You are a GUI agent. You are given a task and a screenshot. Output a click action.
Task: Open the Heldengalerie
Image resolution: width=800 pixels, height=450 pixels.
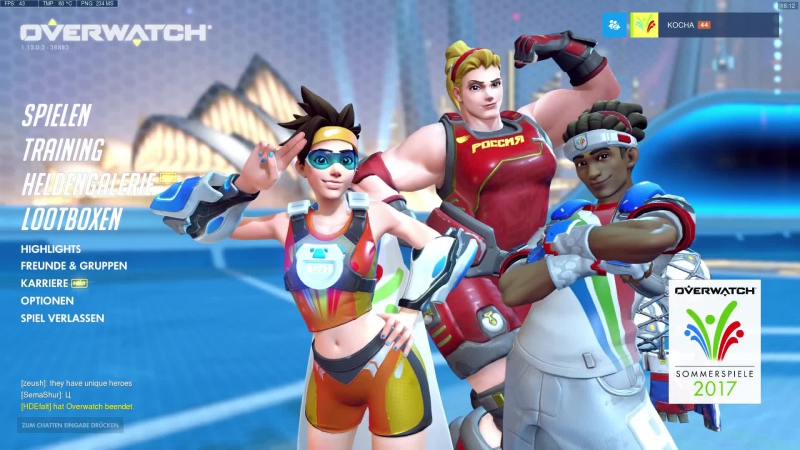pos(88,184)
